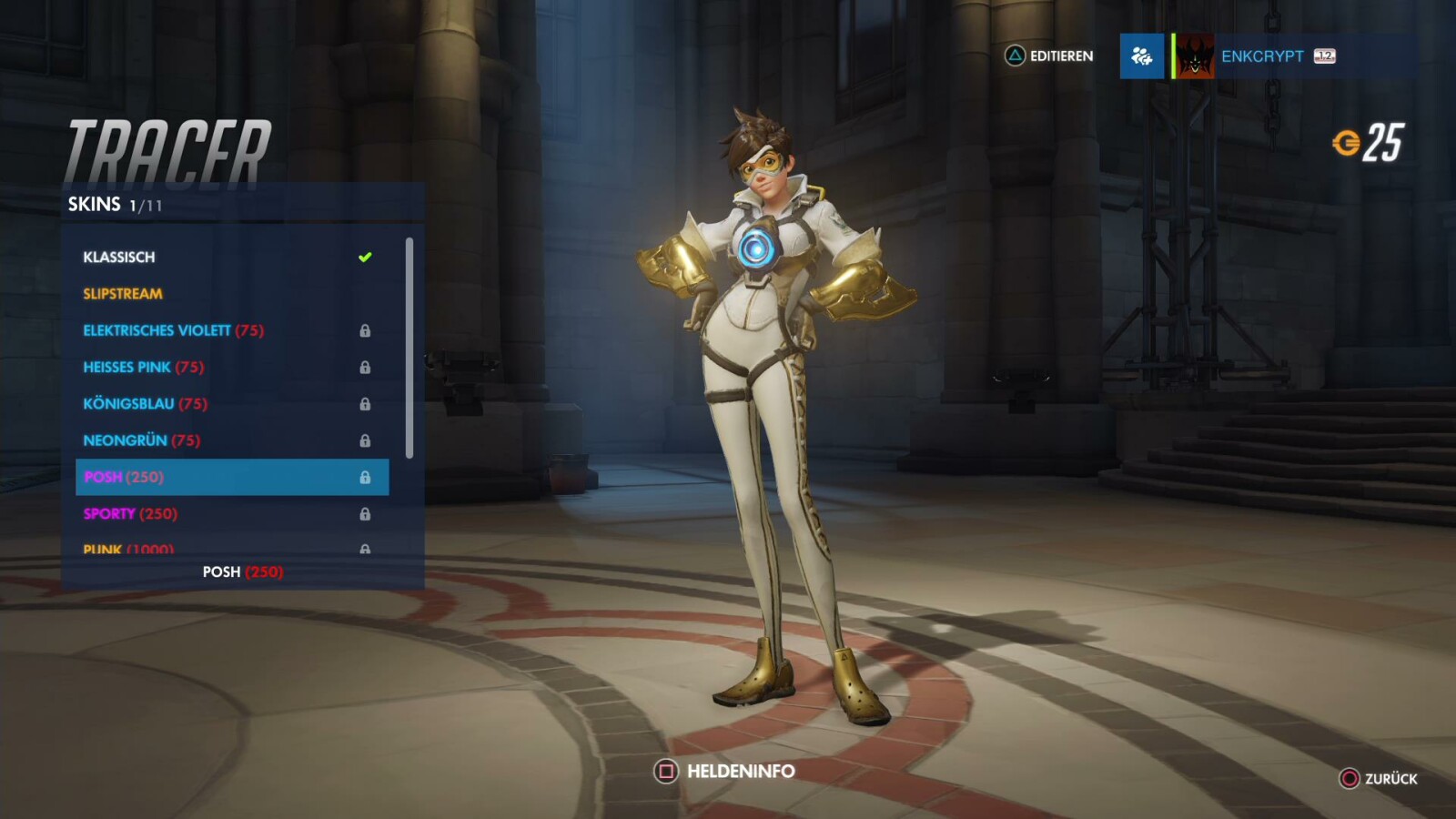This screenshot has width=1456, height=819.
Task: Click the lock toggle next to Neongrün
Action: (x=367, y=440)
